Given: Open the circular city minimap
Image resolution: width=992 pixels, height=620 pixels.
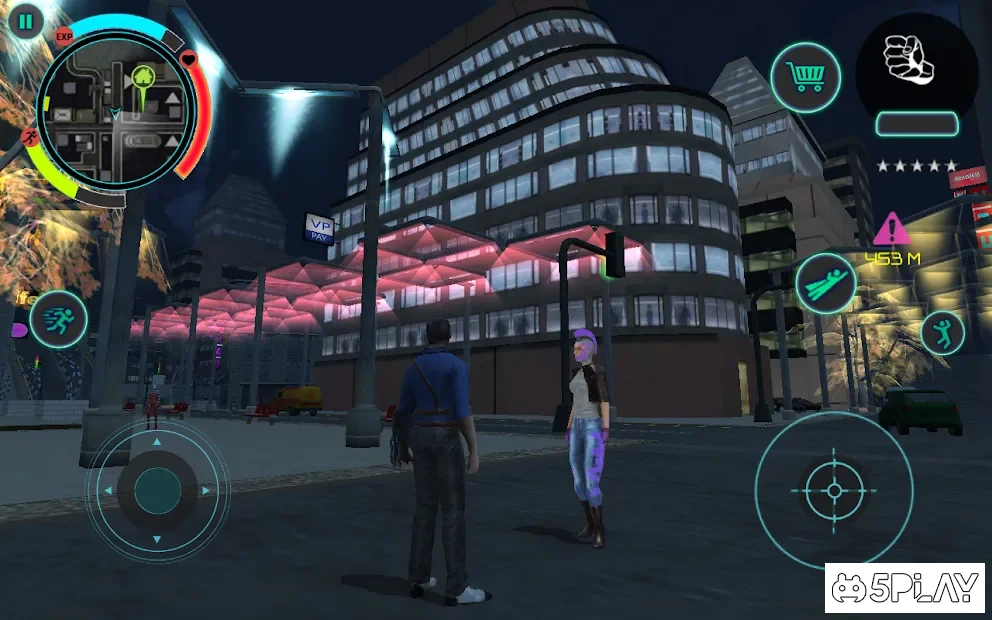Looking at the screenshot, I should (115, 112).
